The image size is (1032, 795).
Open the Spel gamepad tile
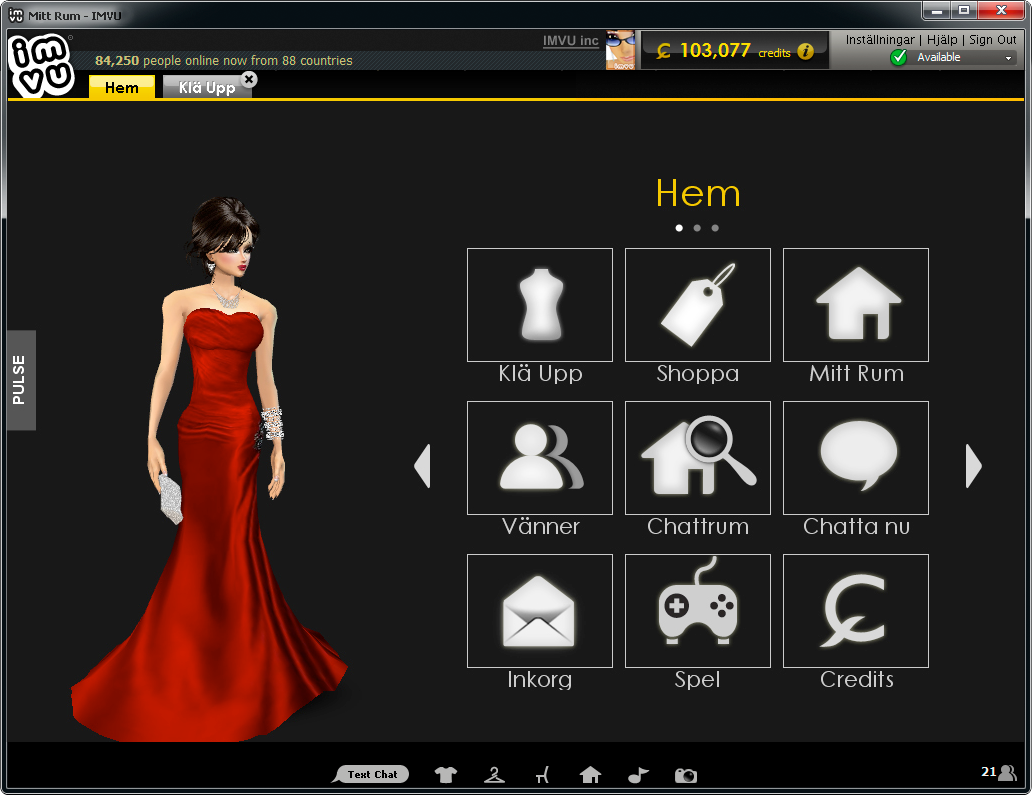click(x=698, y=611)
